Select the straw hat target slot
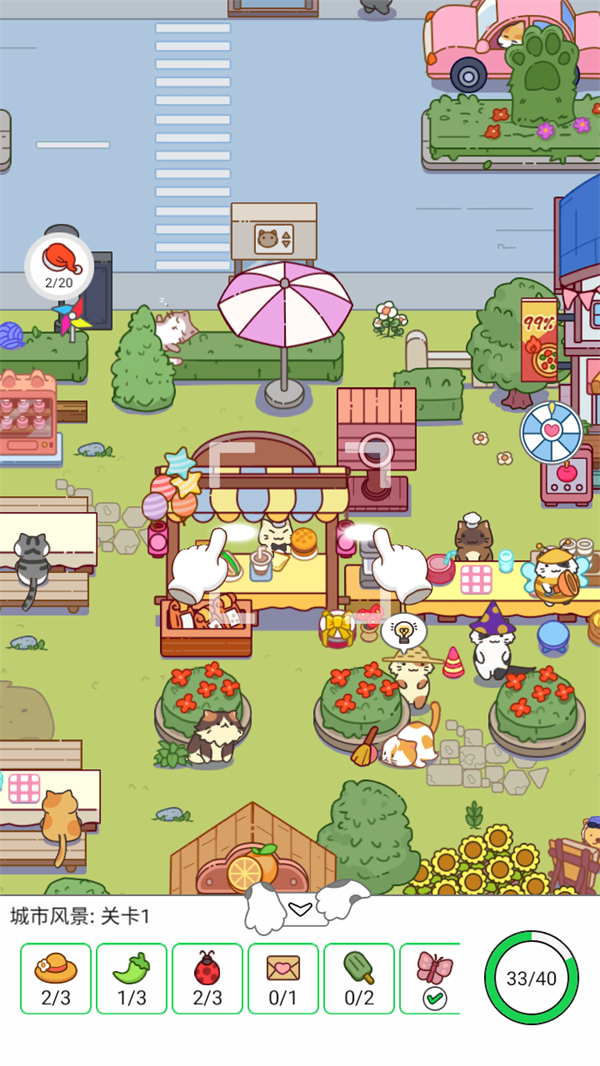Screen dimensions: 600x1066 56,978
